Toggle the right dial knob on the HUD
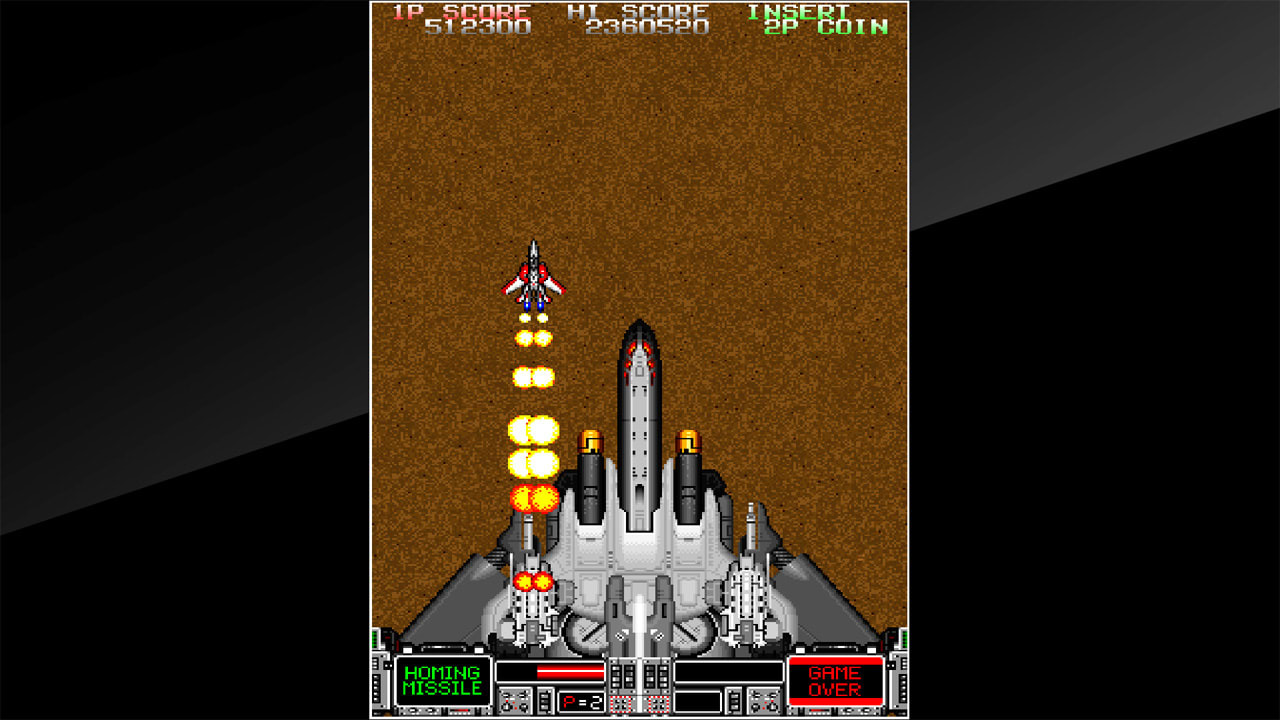Image resolution: width=1280 pixels, height=720 pixels. tap(763, 700)
